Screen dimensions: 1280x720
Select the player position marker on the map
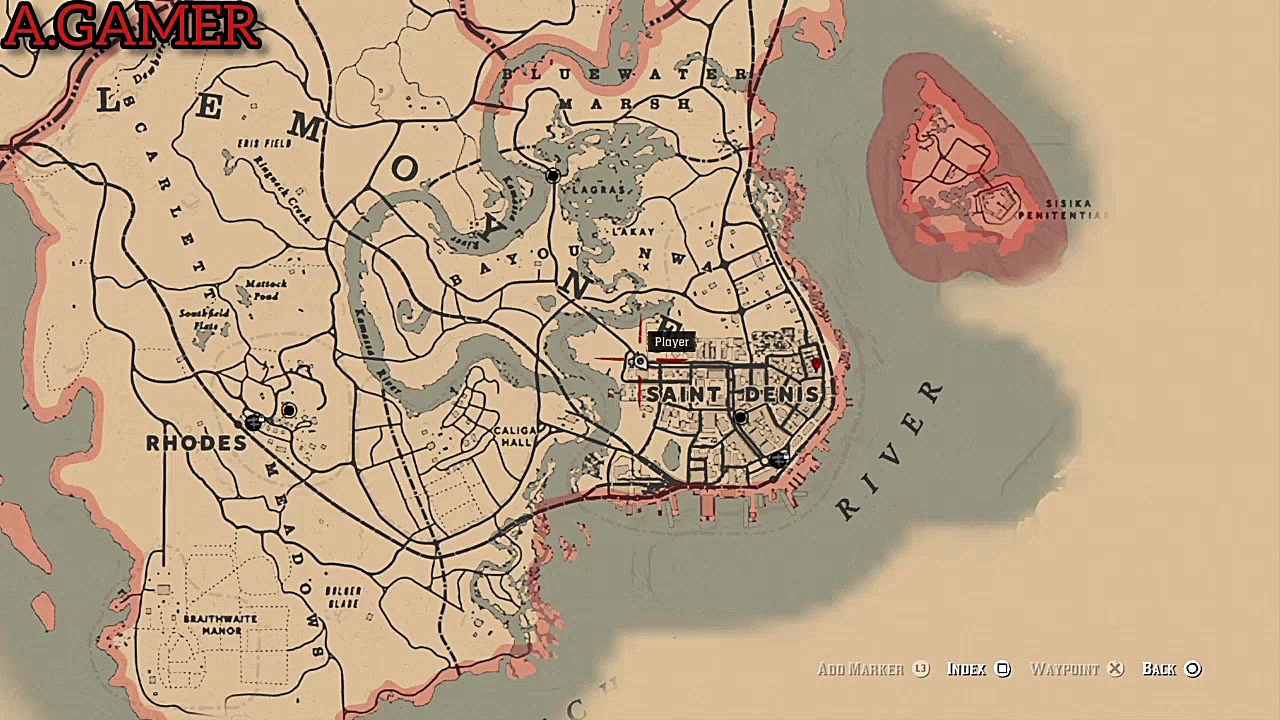[640, 361]
